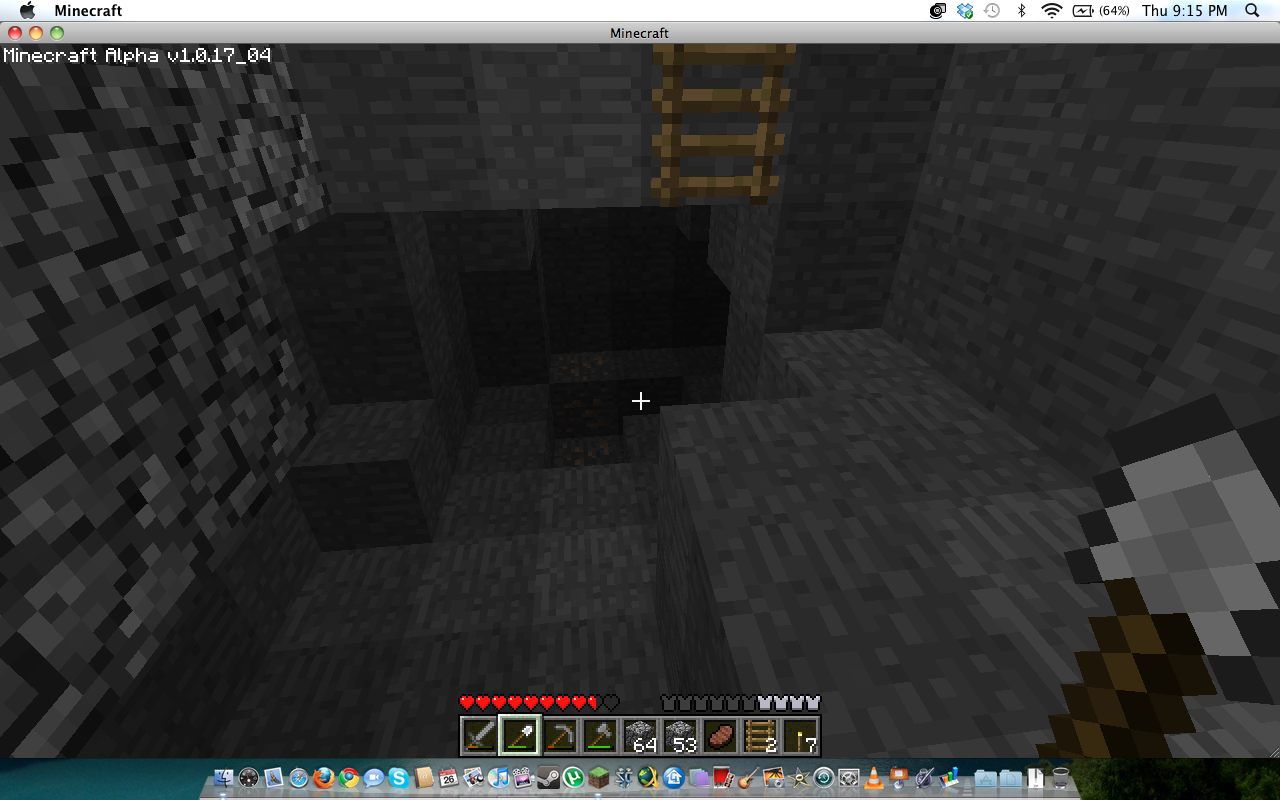Select the 64-stack of cobblestone
This screenshot has height=800, width=1280.
[640, 736]
